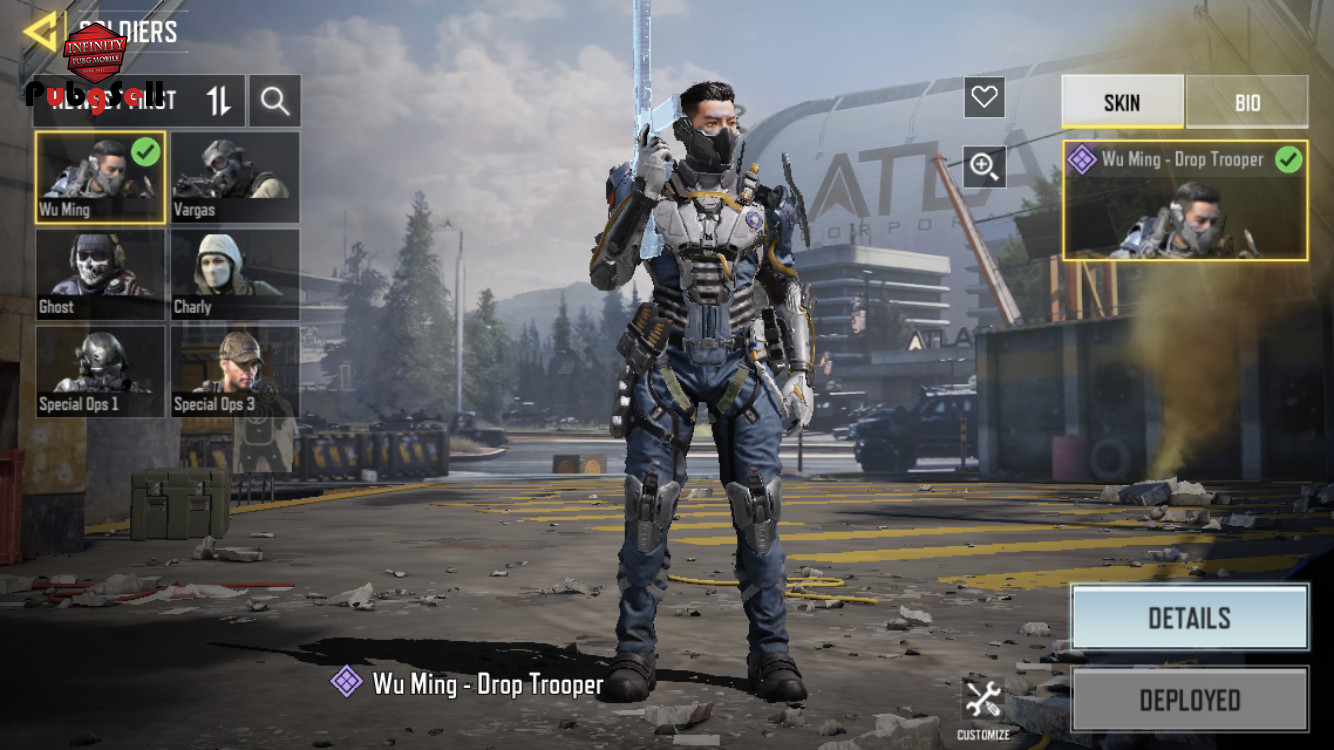Favorite this soldier with the heart icon

click(984, 97)
